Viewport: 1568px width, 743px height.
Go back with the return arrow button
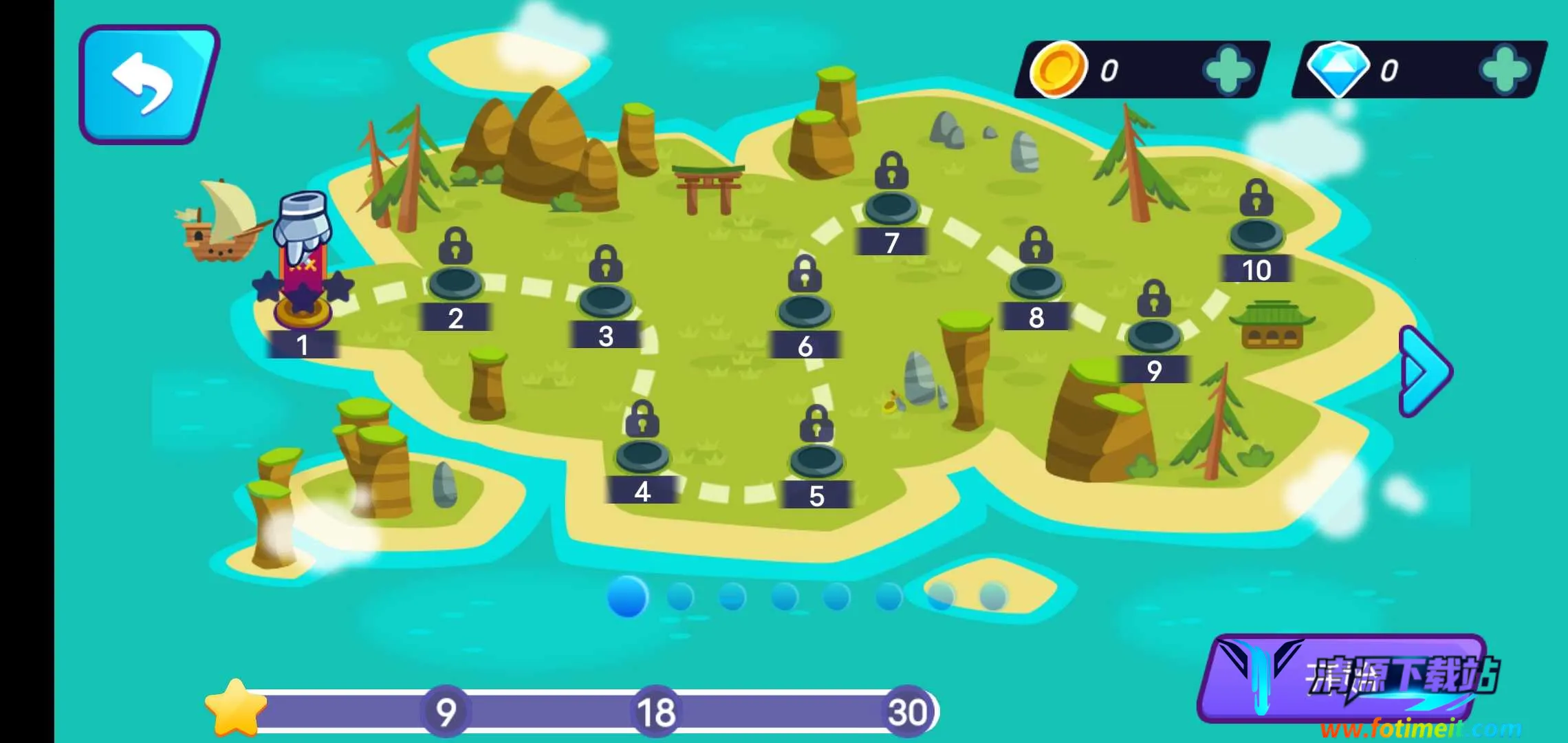(148, 84)
